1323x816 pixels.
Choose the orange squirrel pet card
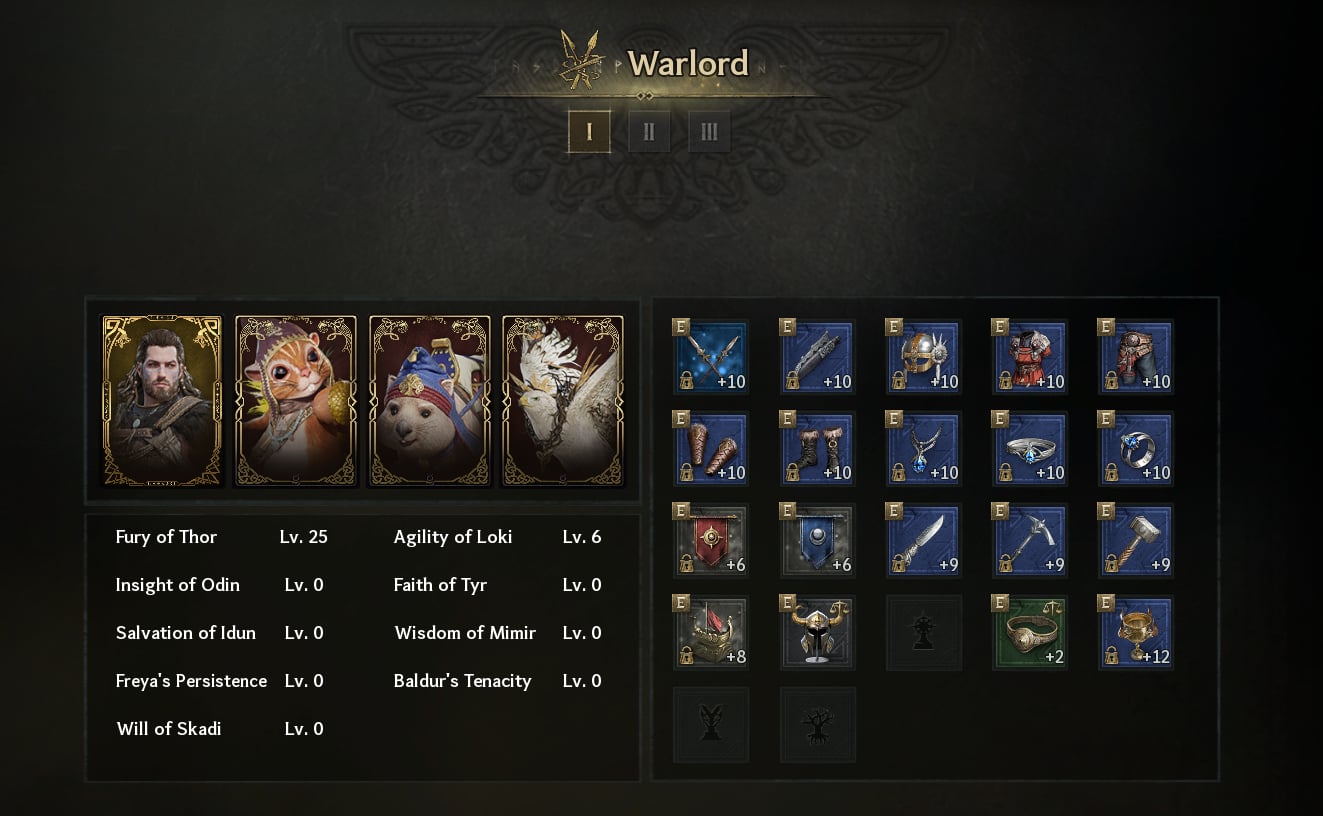click(295, 401)
